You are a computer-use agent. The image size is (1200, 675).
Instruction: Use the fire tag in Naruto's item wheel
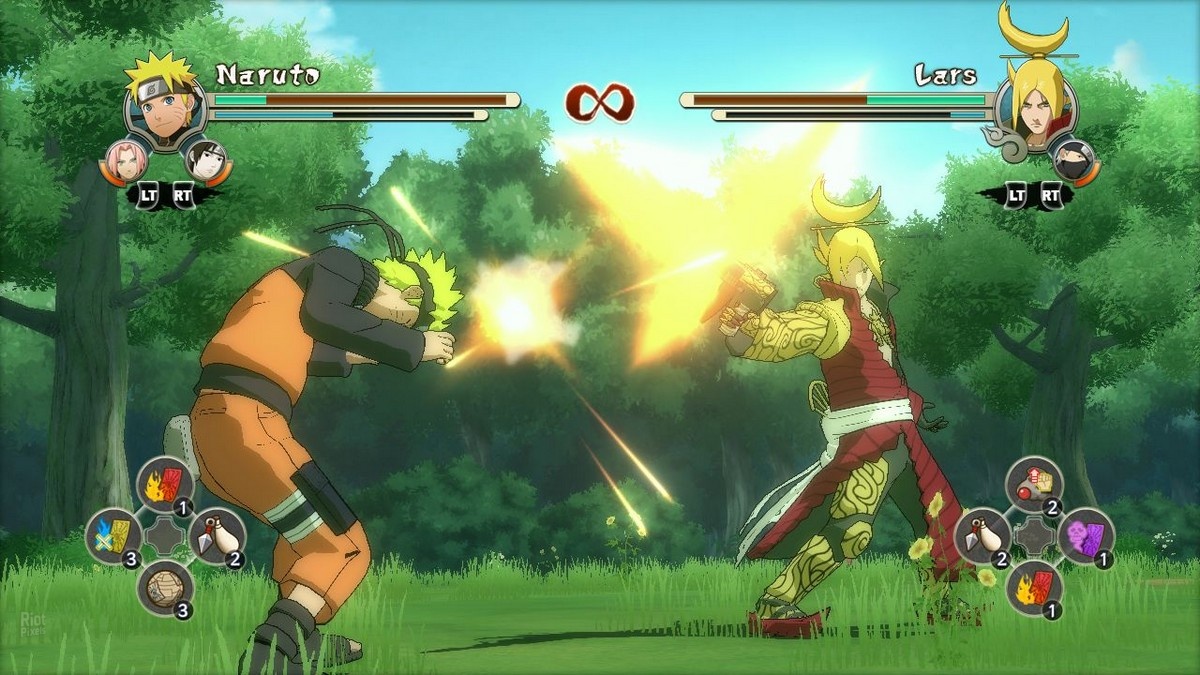coord(165,484)
